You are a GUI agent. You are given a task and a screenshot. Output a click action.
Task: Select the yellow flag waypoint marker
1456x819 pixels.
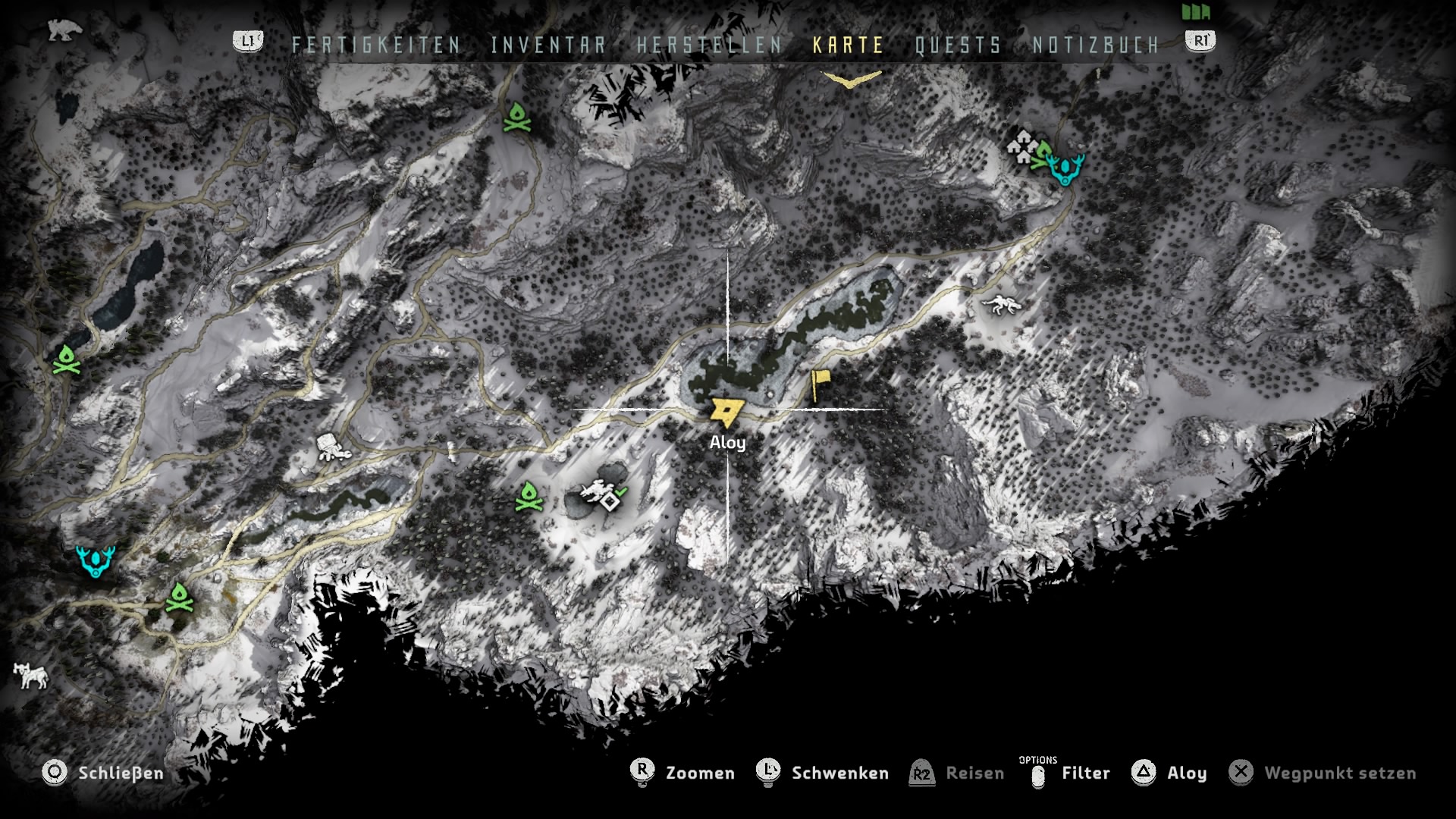tap(819, 384)
